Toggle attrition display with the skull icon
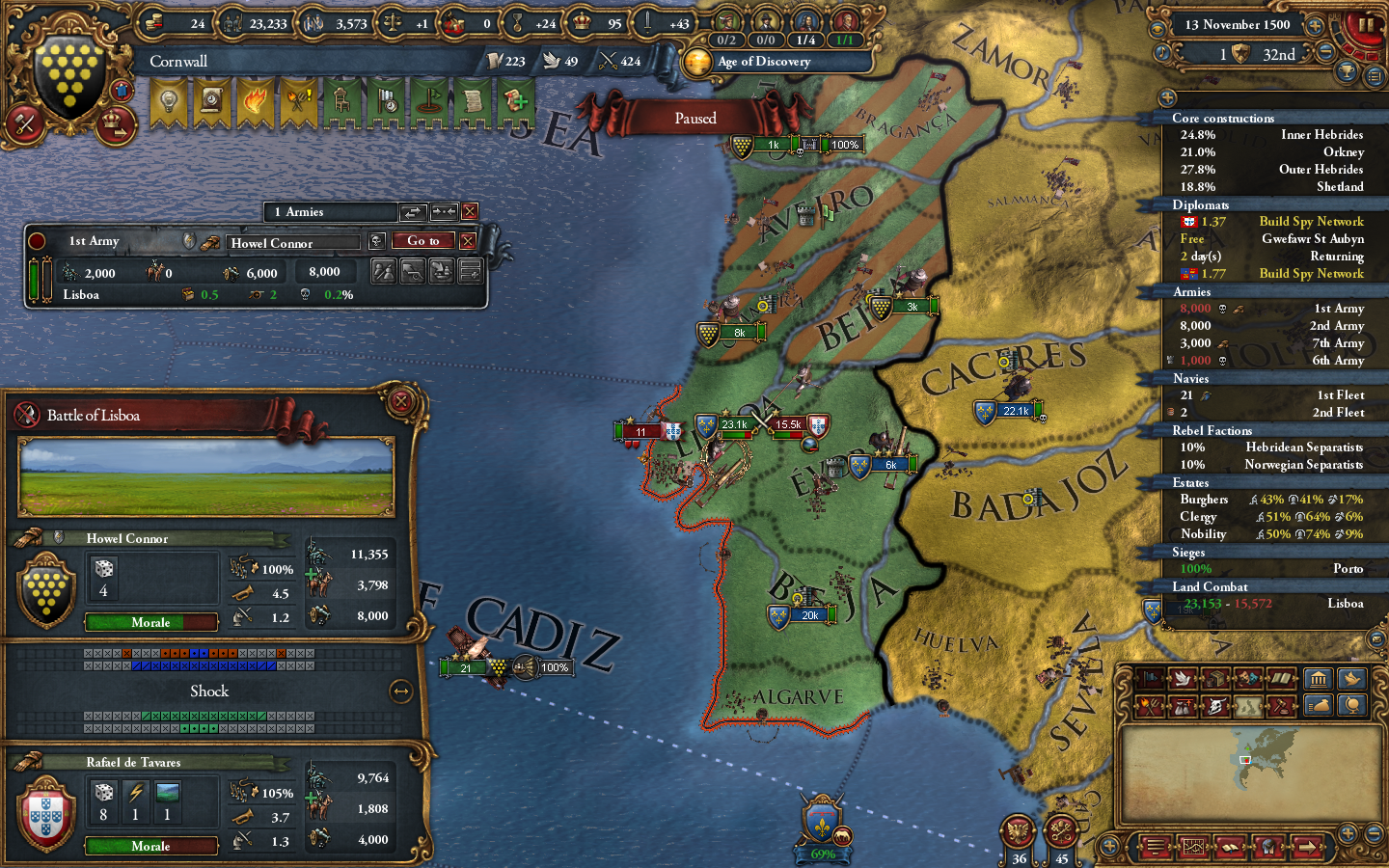 [1216, 707]
